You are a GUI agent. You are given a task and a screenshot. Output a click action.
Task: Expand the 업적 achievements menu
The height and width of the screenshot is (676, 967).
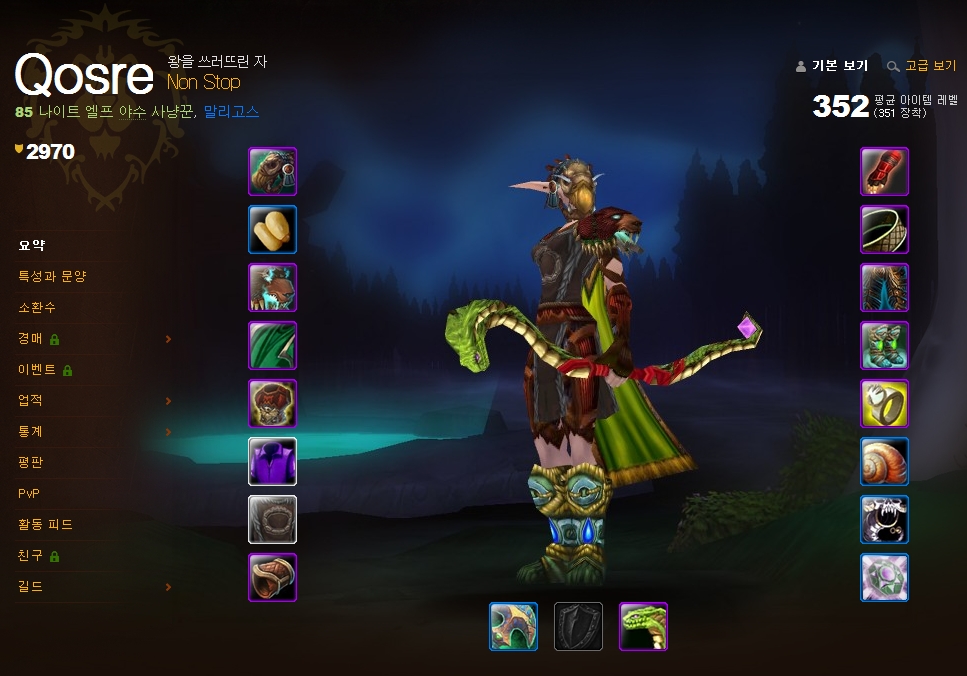point(31,400)
